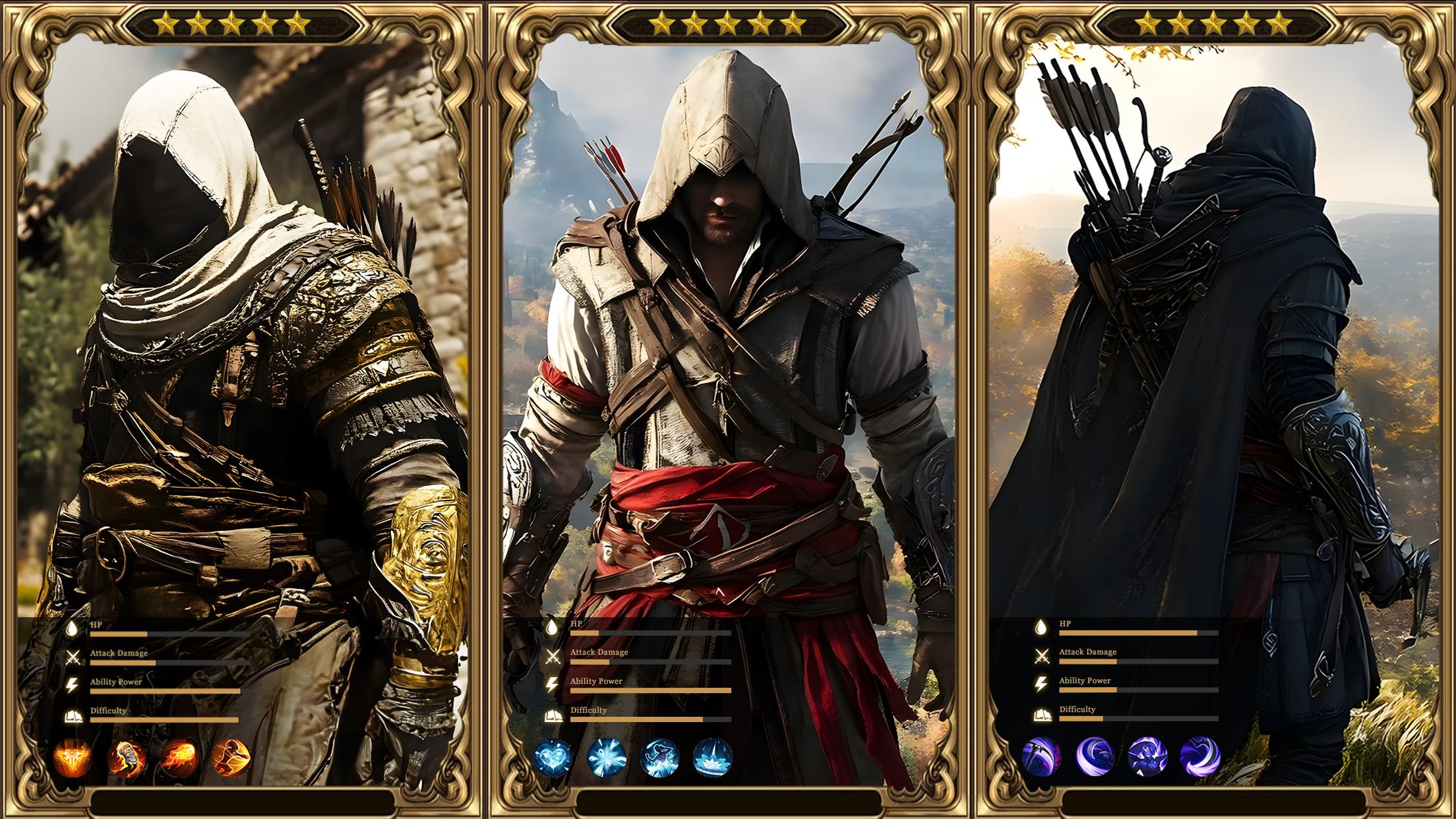Image resolution: width=1456 pixels, height=819 pixels.
Task: Click the HP water drop icon on left card
Action: point(73,628)
